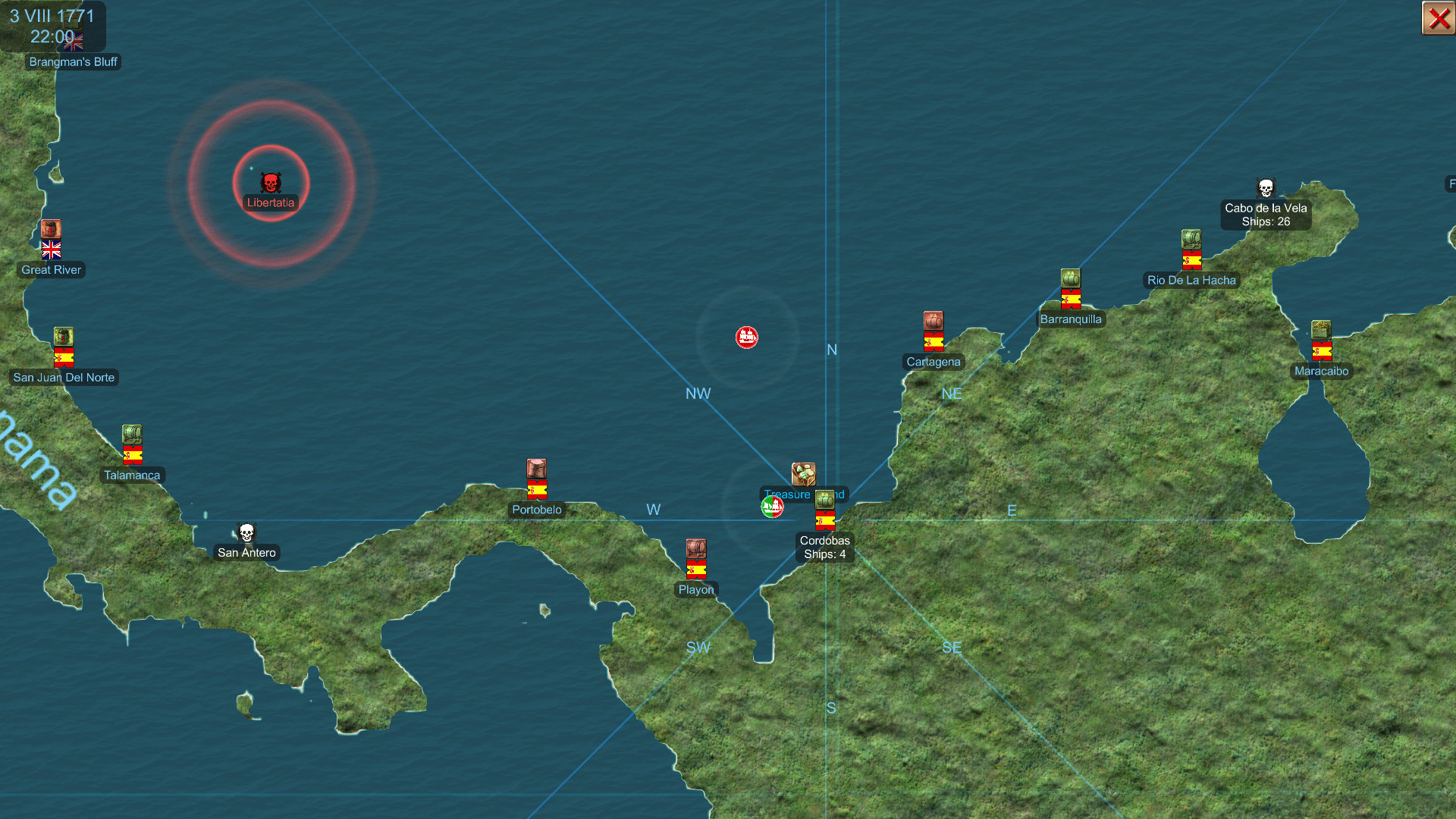Open the treasure chest icon at Treasure Island
Screen dimensions: 1456x819
803,474
